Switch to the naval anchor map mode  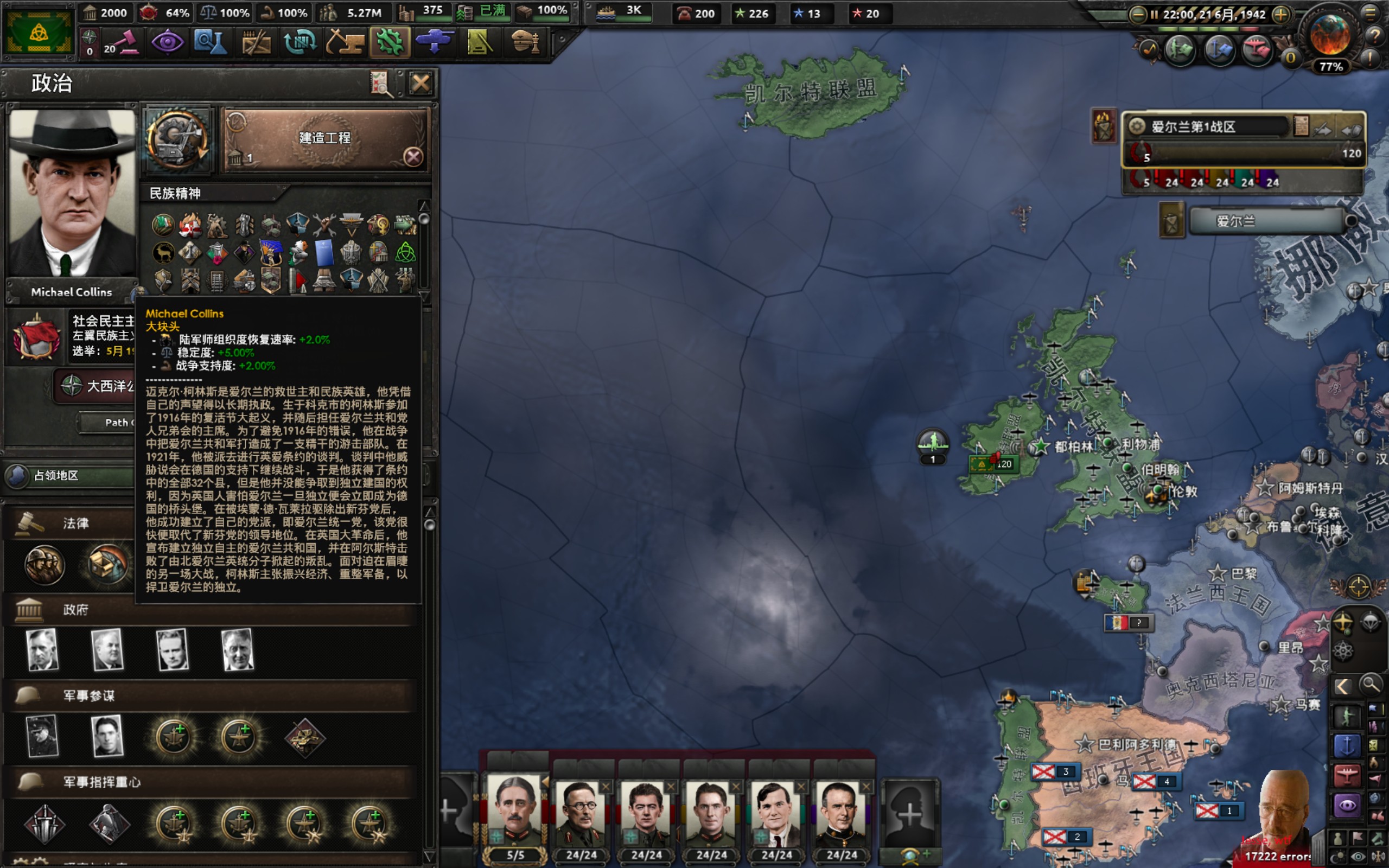(1346, 745)
